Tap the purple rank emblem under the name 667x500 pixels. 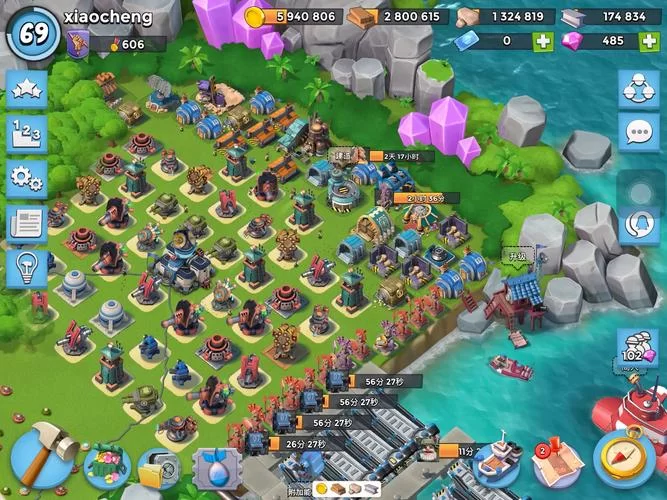click(x=78, y=43)
